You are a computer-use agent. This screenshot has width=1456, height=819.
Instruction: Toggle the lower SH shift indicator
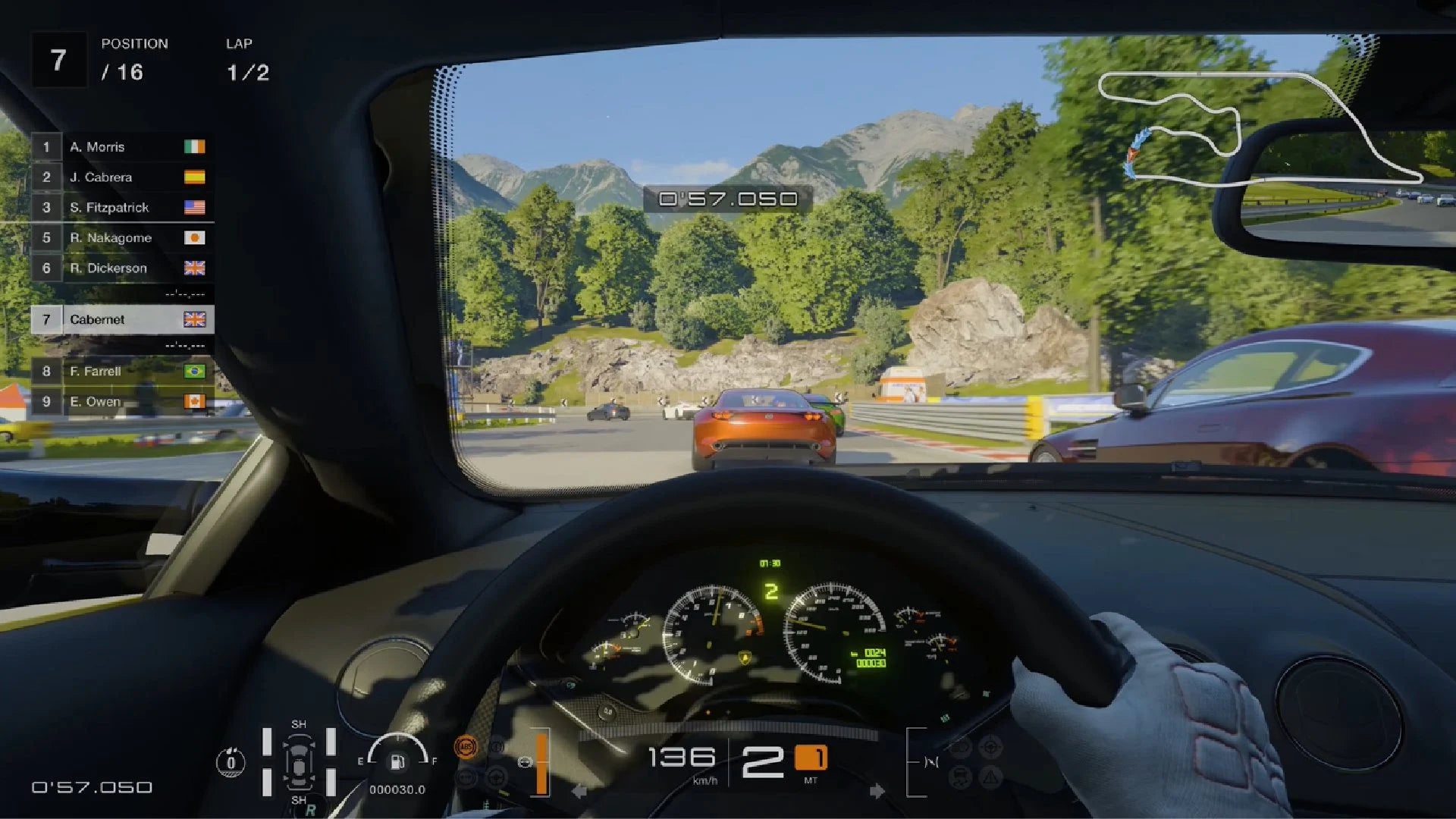pyautogui.click(x=299, y=801)
